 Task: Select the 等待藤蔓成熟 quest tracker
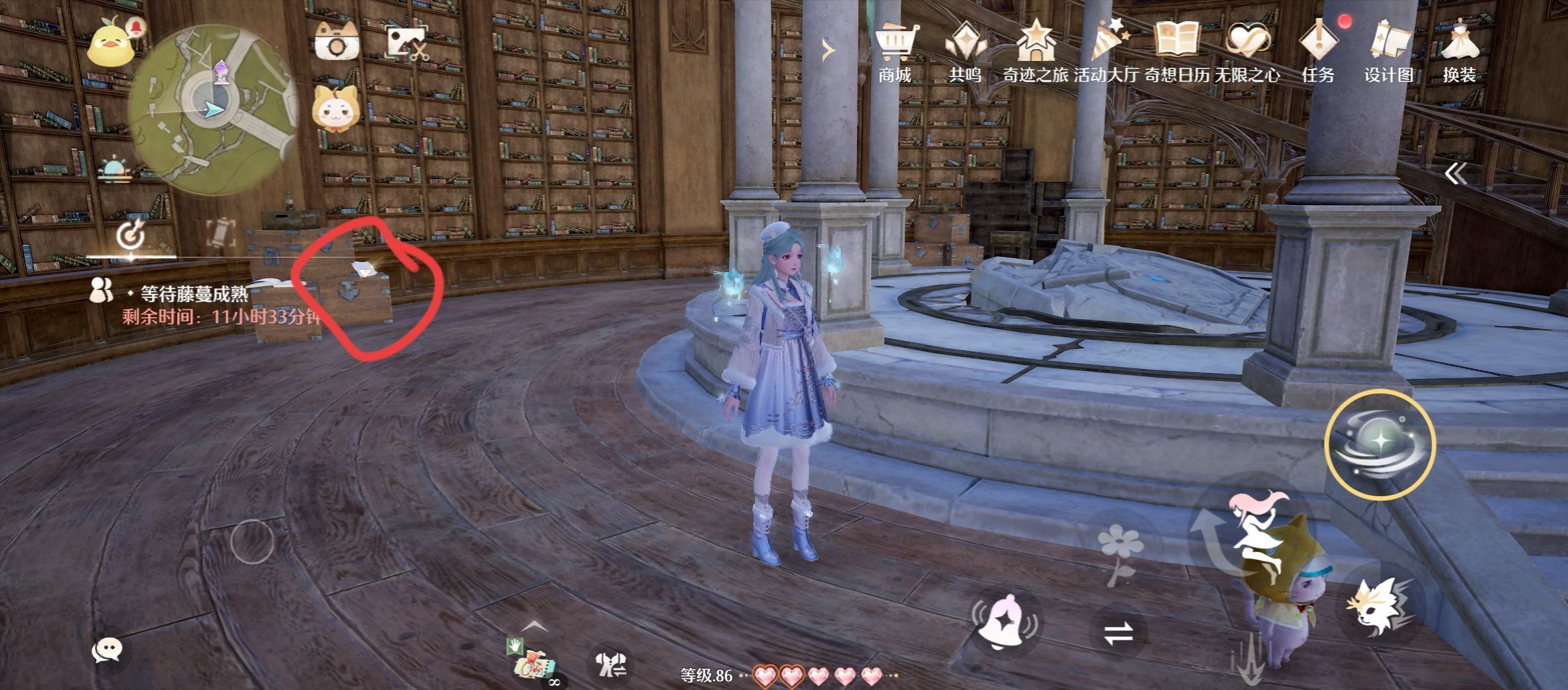194,294
